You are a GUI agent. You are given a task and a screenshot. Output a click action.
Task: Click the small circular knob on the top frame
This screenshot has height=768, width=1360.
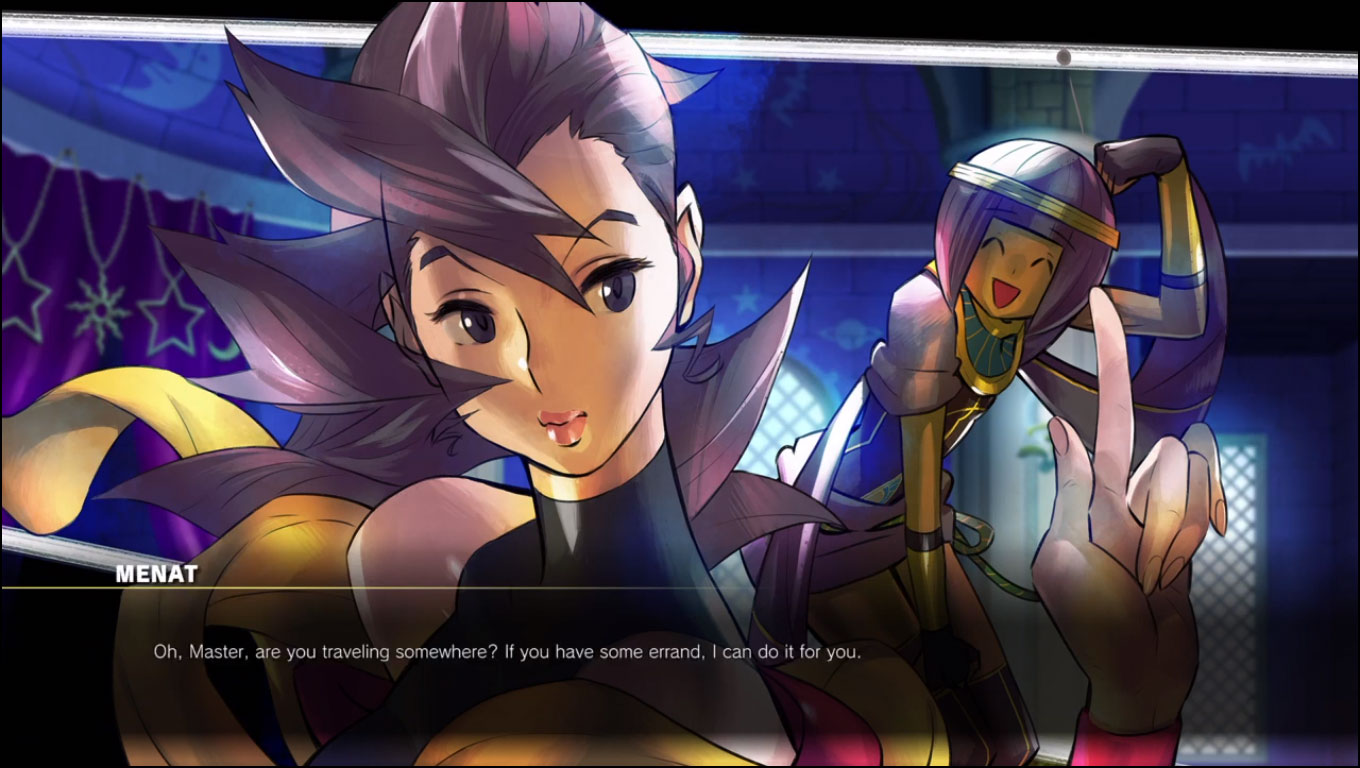(1063, 56)
